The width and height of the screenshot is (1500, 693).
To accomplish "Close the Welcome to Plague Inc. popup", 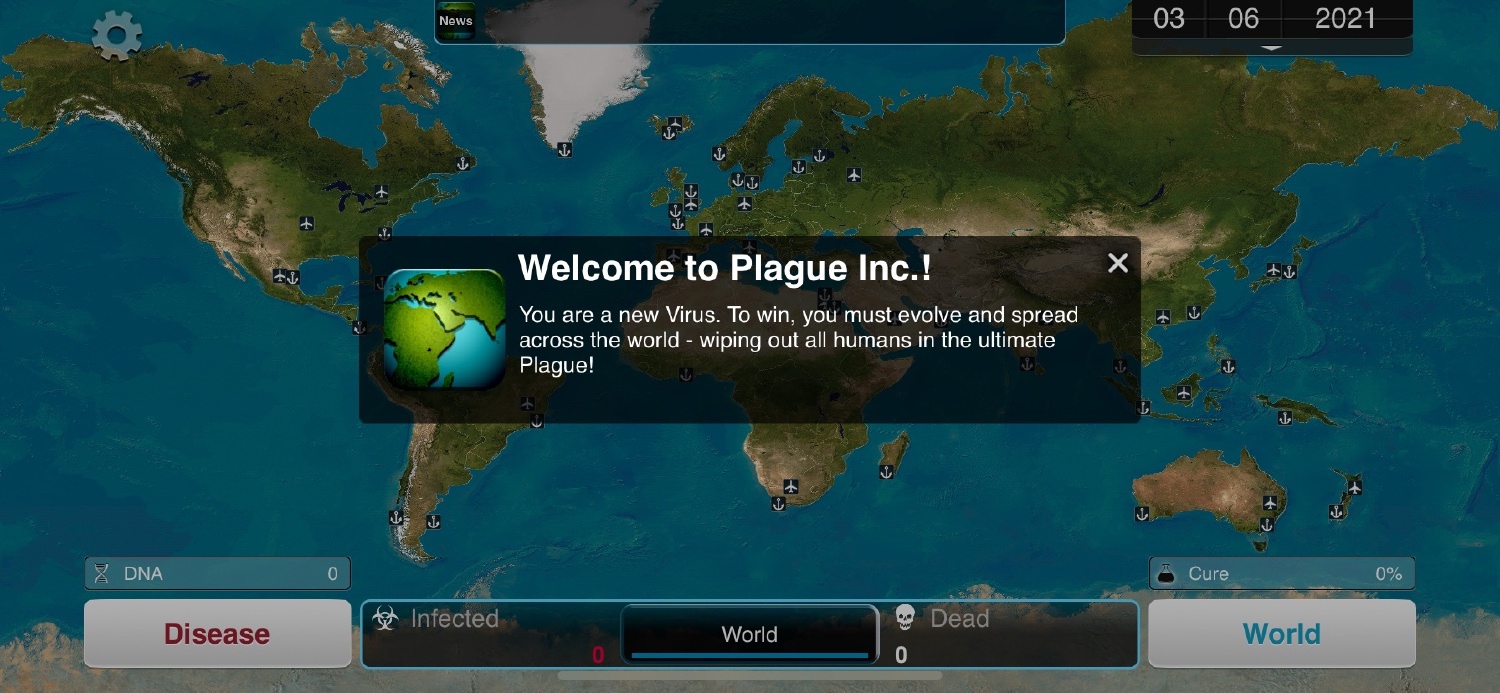I will [x=1118, y=263].
